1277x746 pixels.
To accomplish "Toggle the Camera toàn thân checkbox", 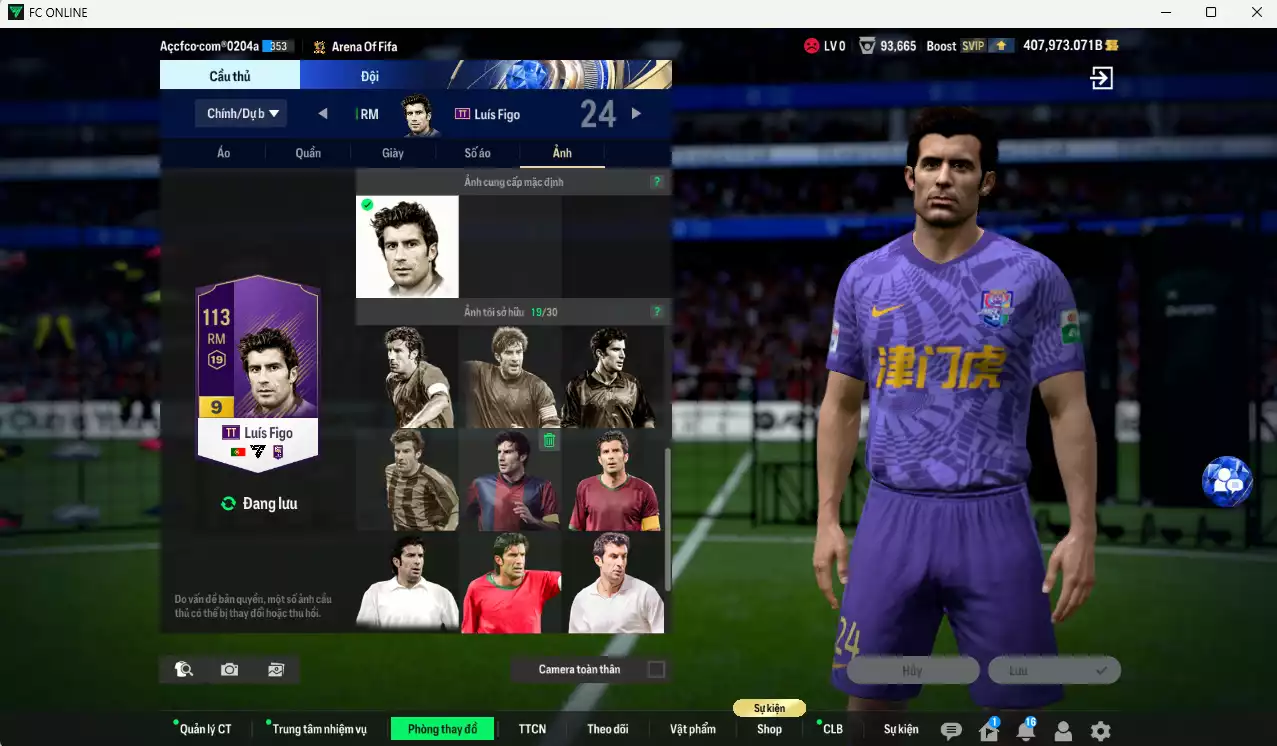I will pos(656,669).
